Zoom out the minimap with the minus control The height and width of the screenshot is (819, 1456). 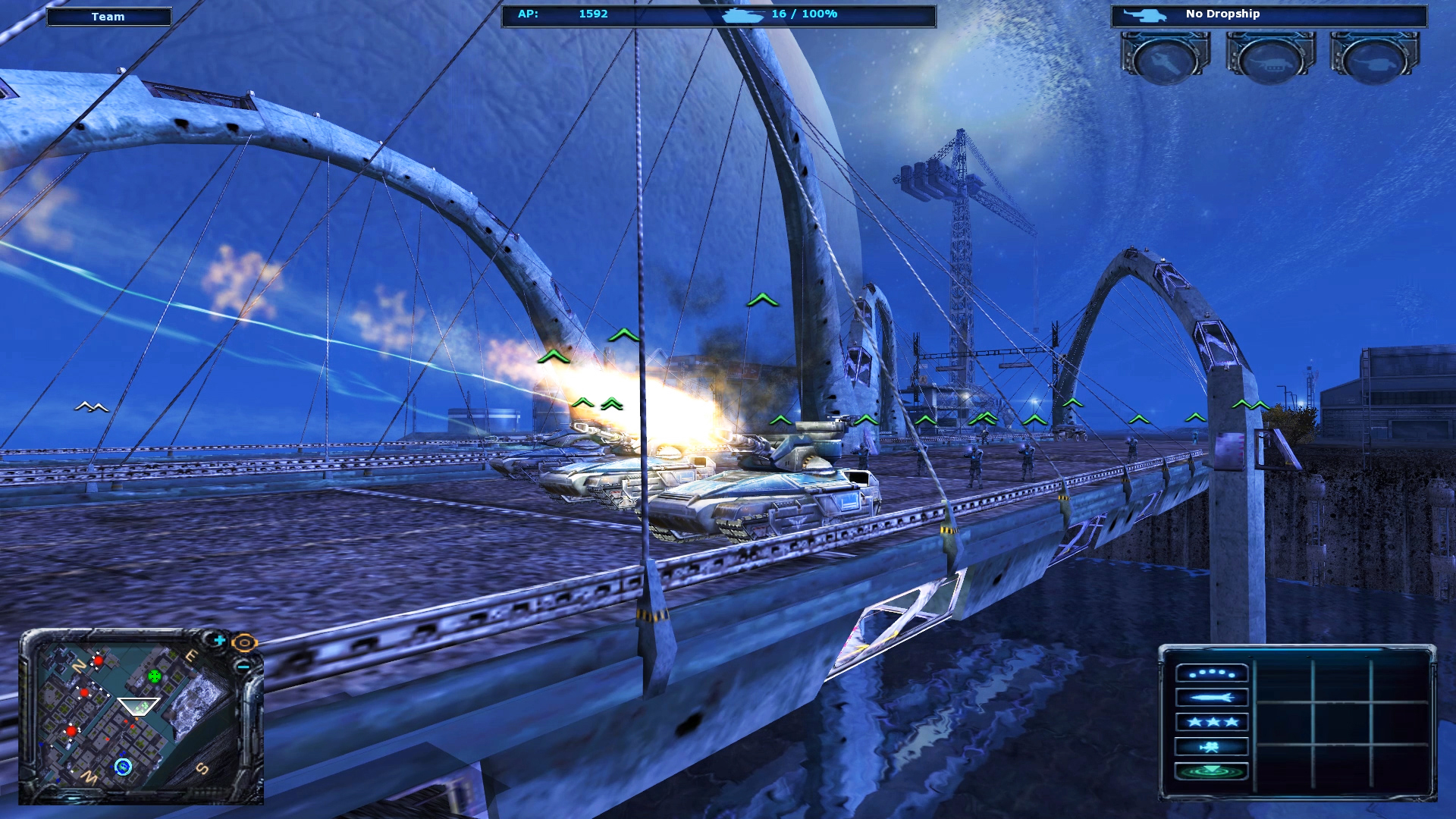click(243, 667)
